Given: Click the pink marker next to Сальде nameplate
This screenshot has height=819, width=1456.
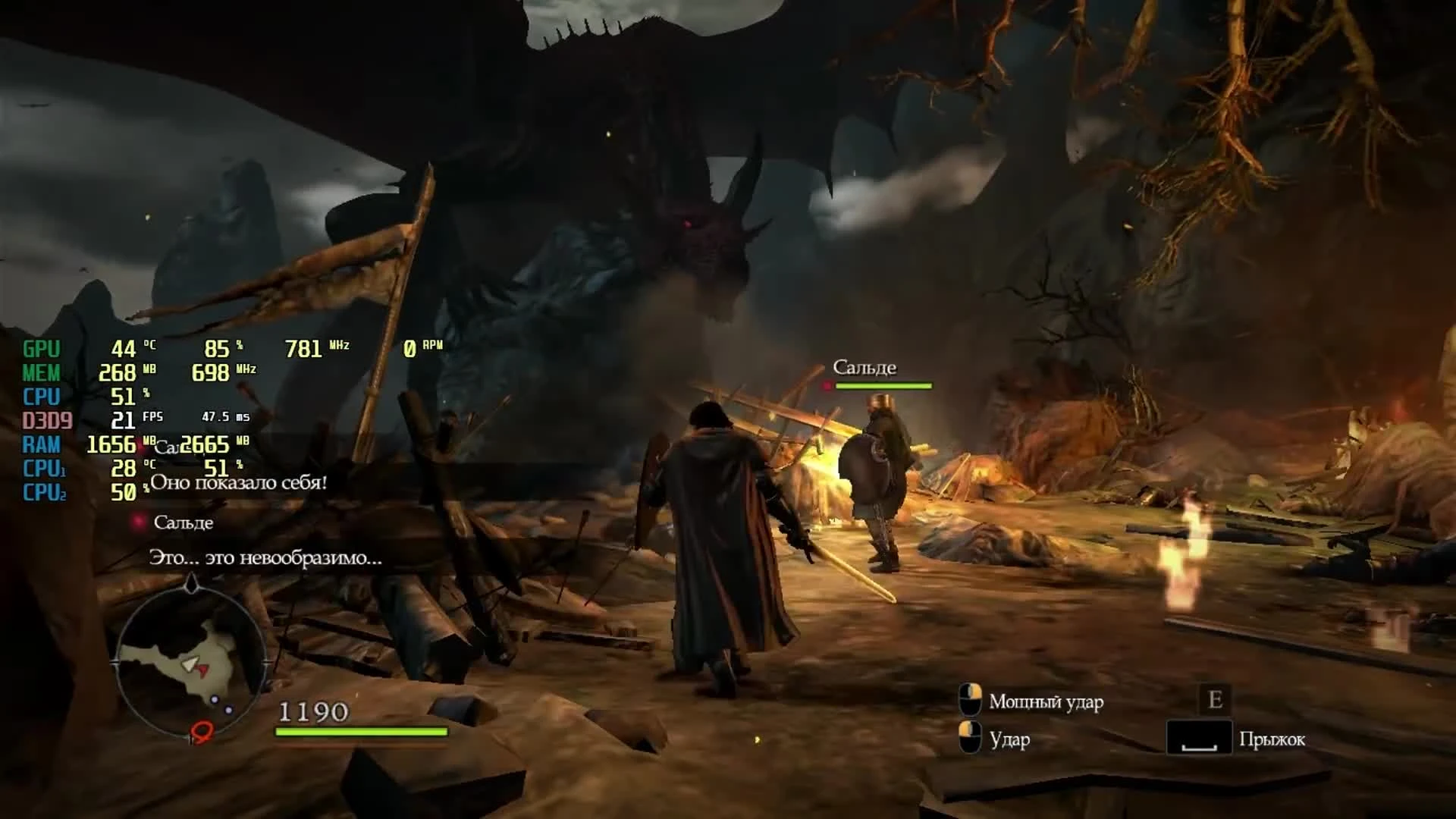Looking at the screenshot, I should point(826,385).
